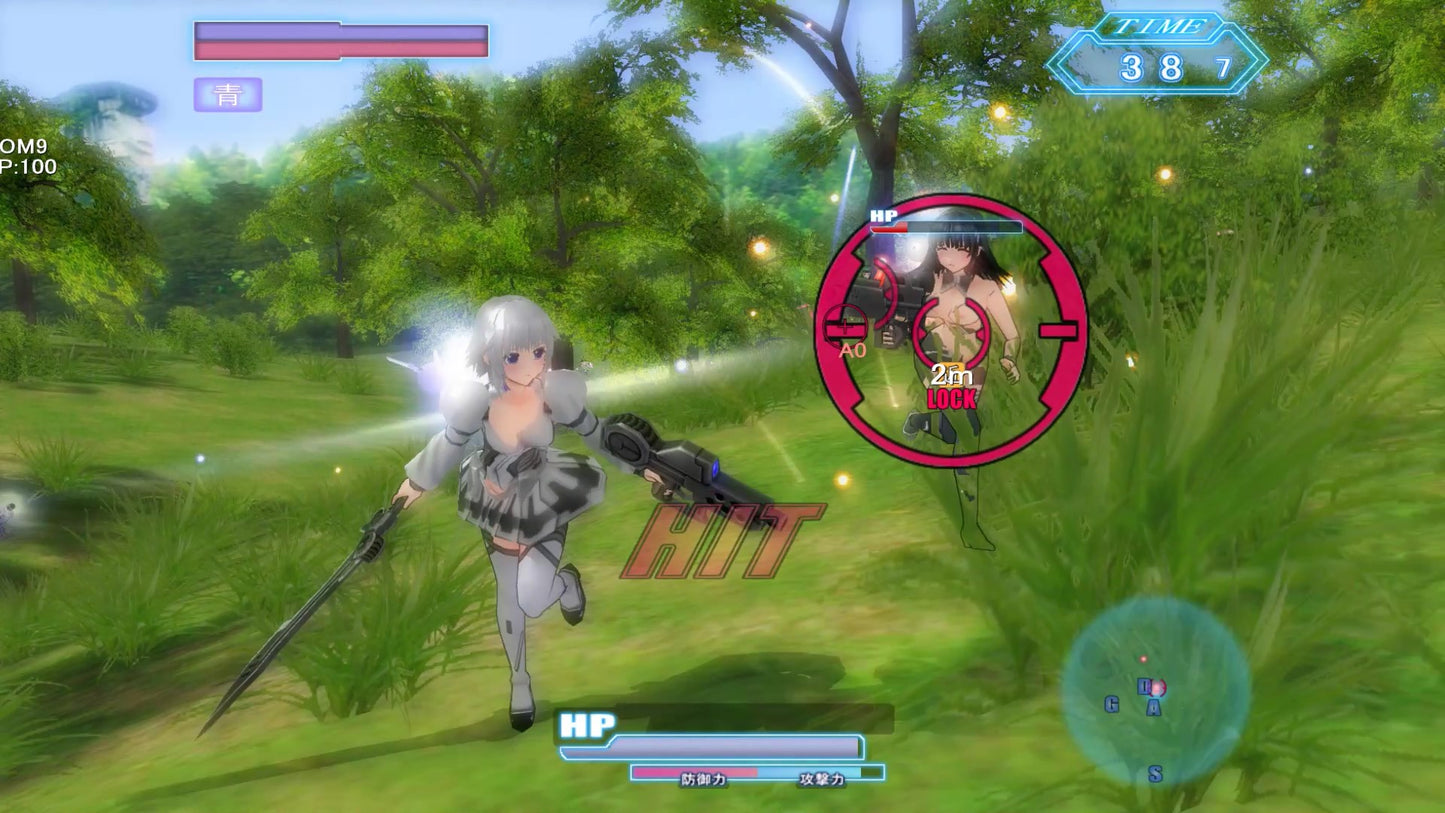
Task: Click the A0 ammo status marker
Action: [x=852, y=351]
